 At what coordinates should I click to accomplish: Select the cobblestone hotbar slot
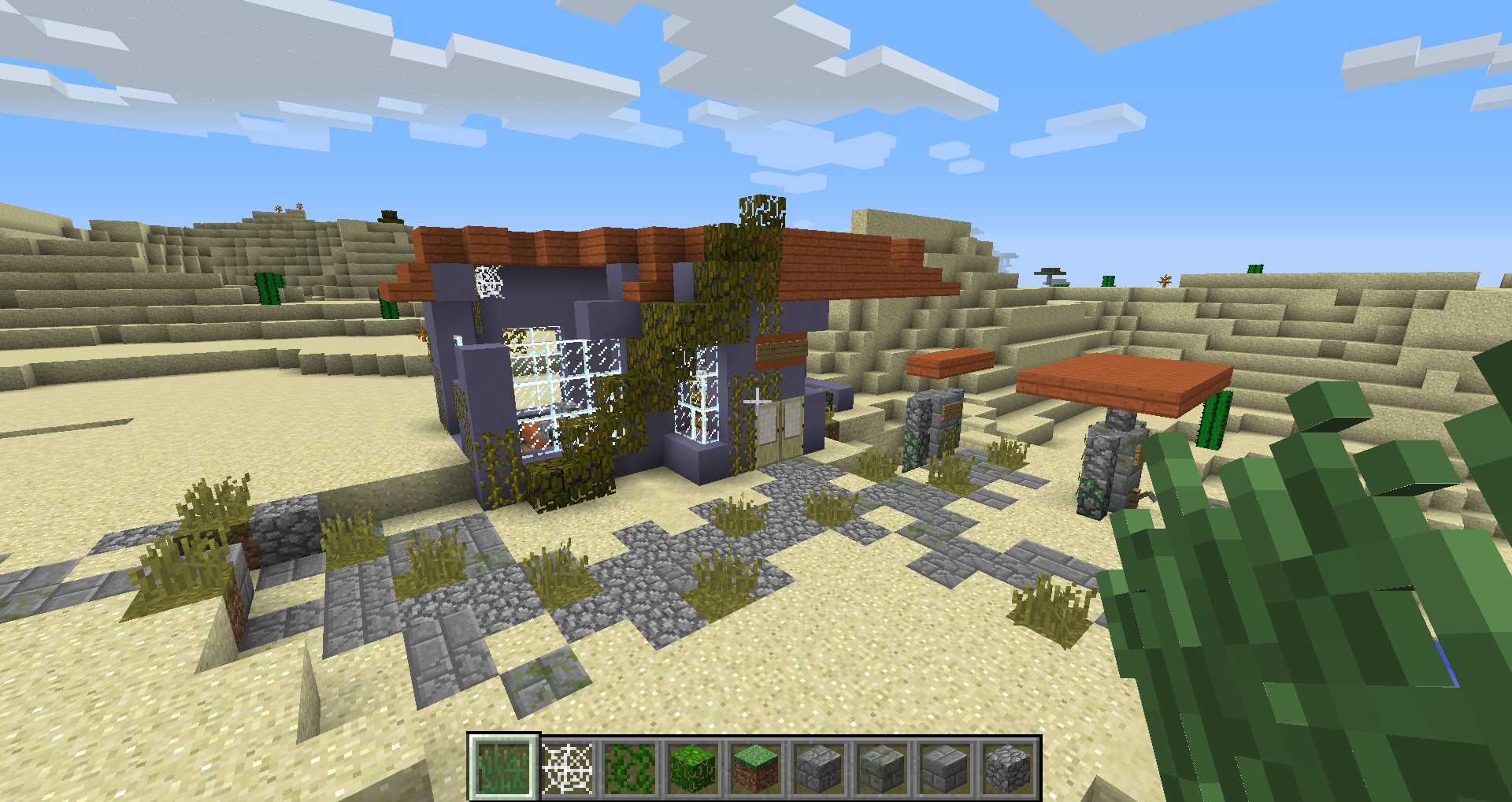1008,768
